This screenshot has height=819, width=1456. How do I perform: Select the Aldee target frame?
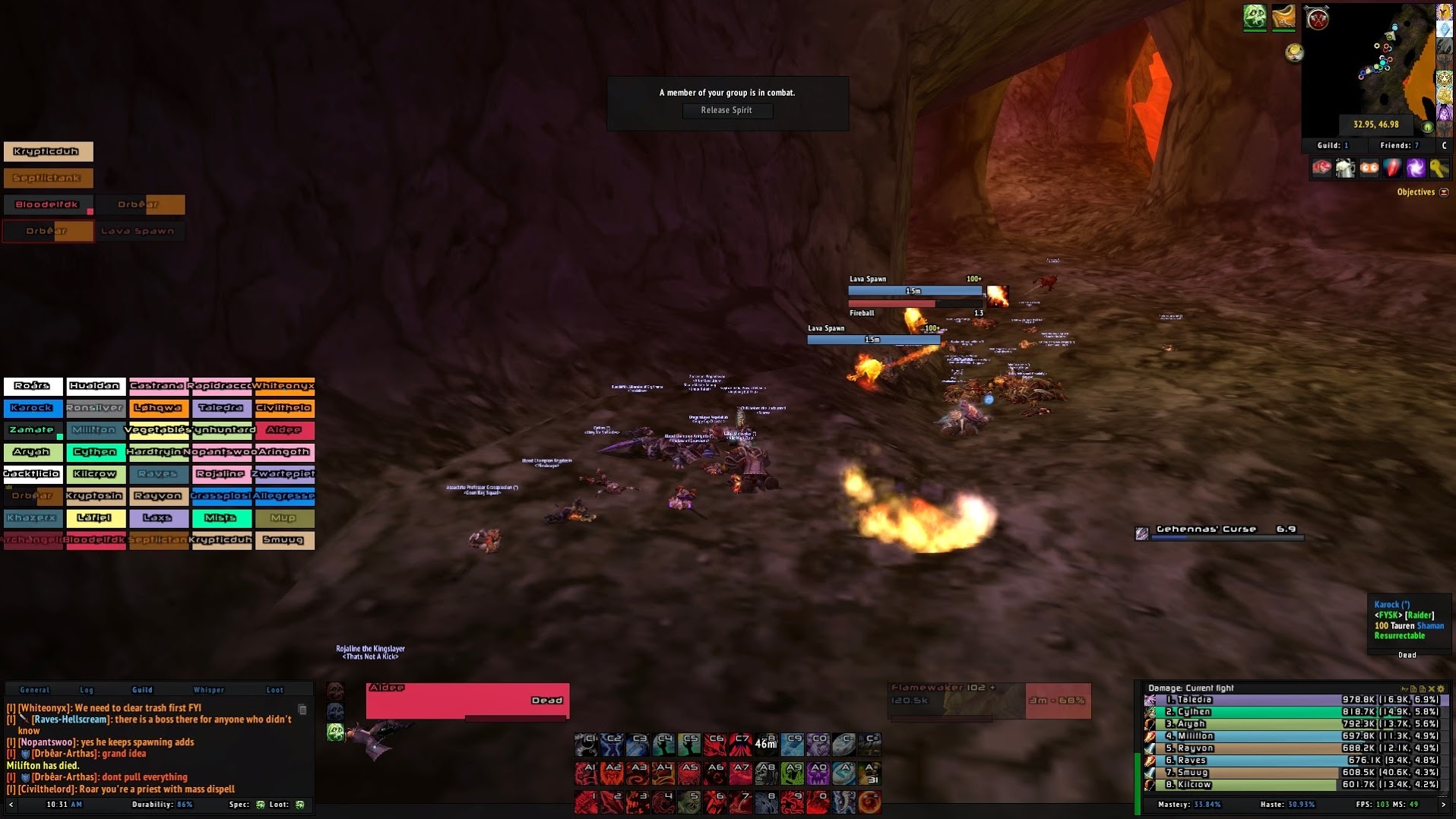pyautogui.click(x=467, y=700)
